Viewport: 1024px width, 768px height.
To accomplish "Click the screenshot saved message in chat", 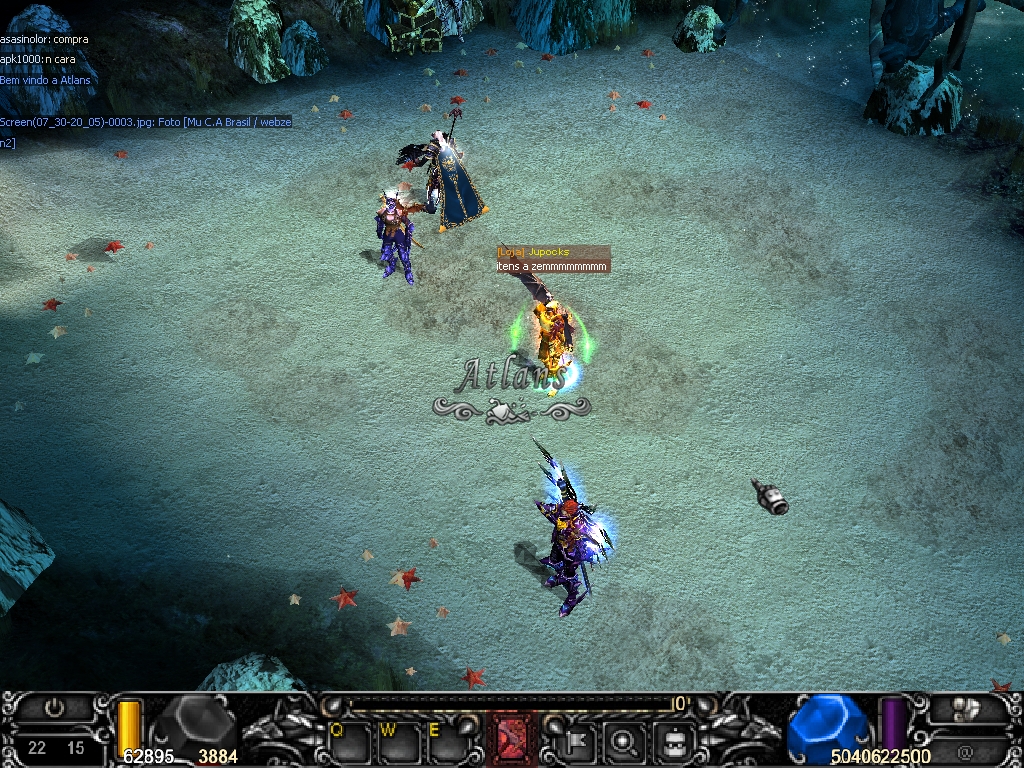I will click(x=146, y=122).
